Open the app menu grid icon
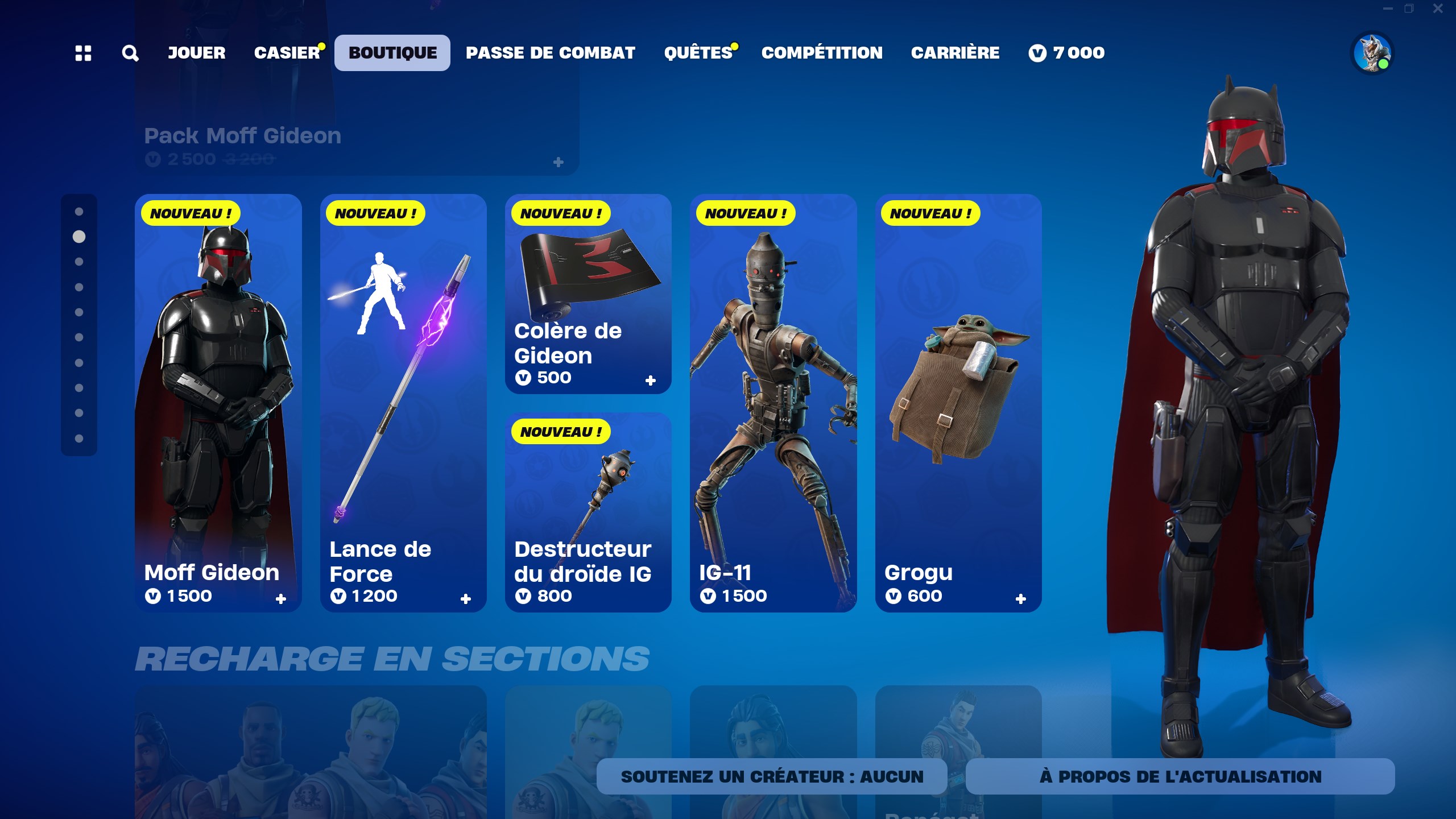This screenshot has height=819, width=1456. click(x=84, y=53)
